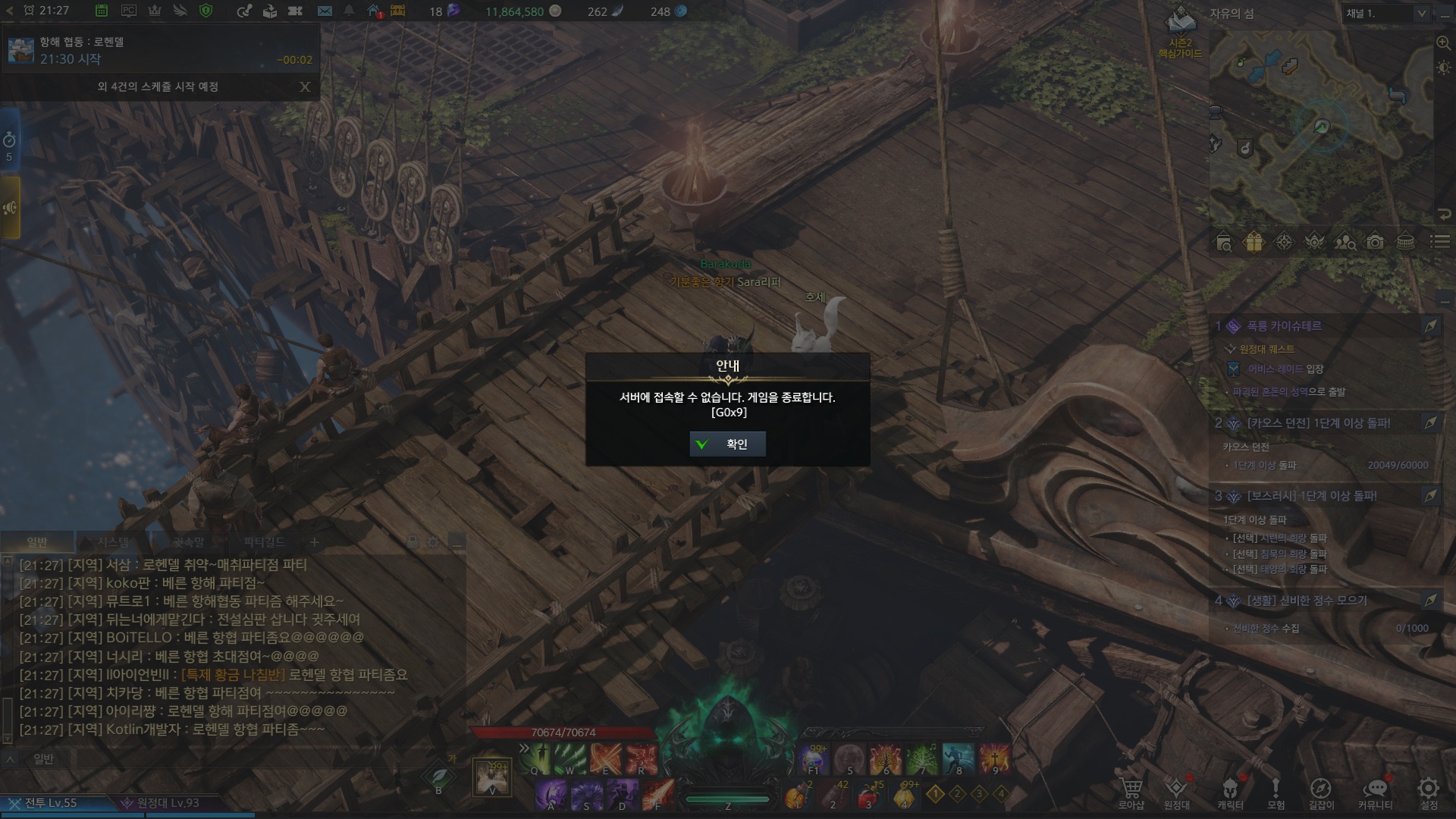Image resolution: width=1456 pixels, height=819 pixels.
Task: Click the camera screenshot icon under the minimap
Action: click(x=1375, y=243)
